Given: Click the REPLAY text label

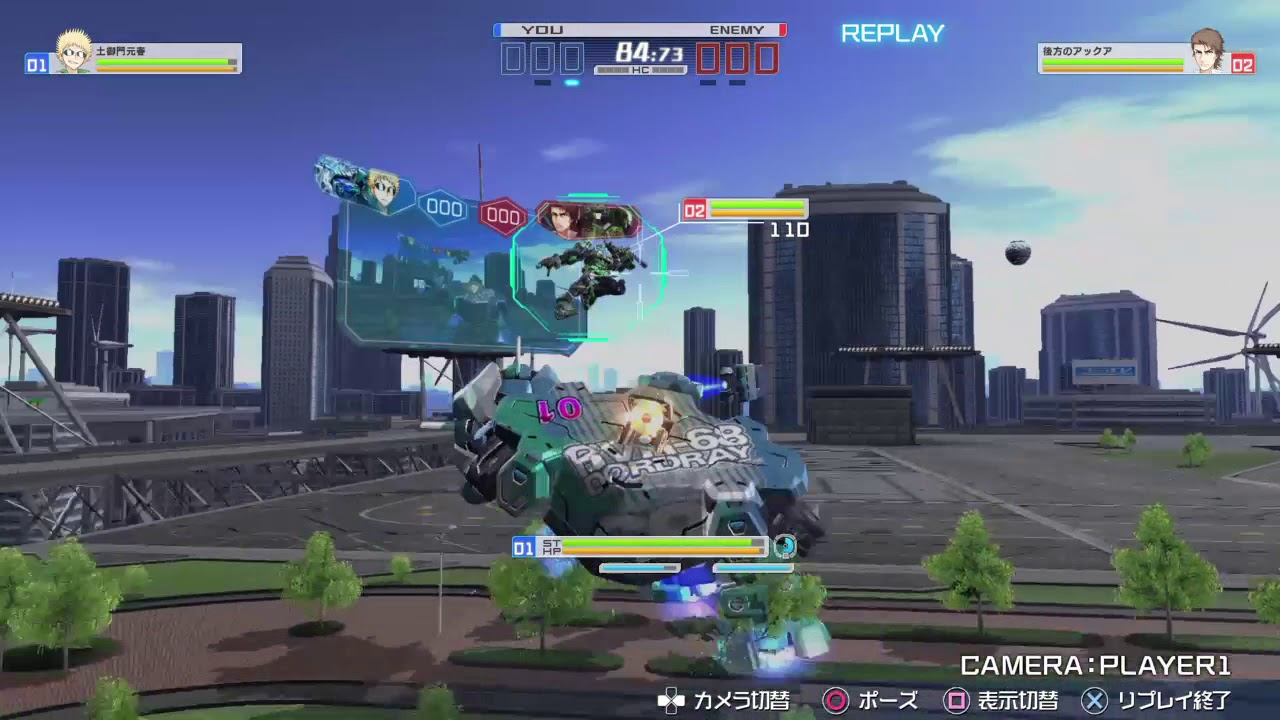Looking at the screenshot, I should [x=894, y=33].
